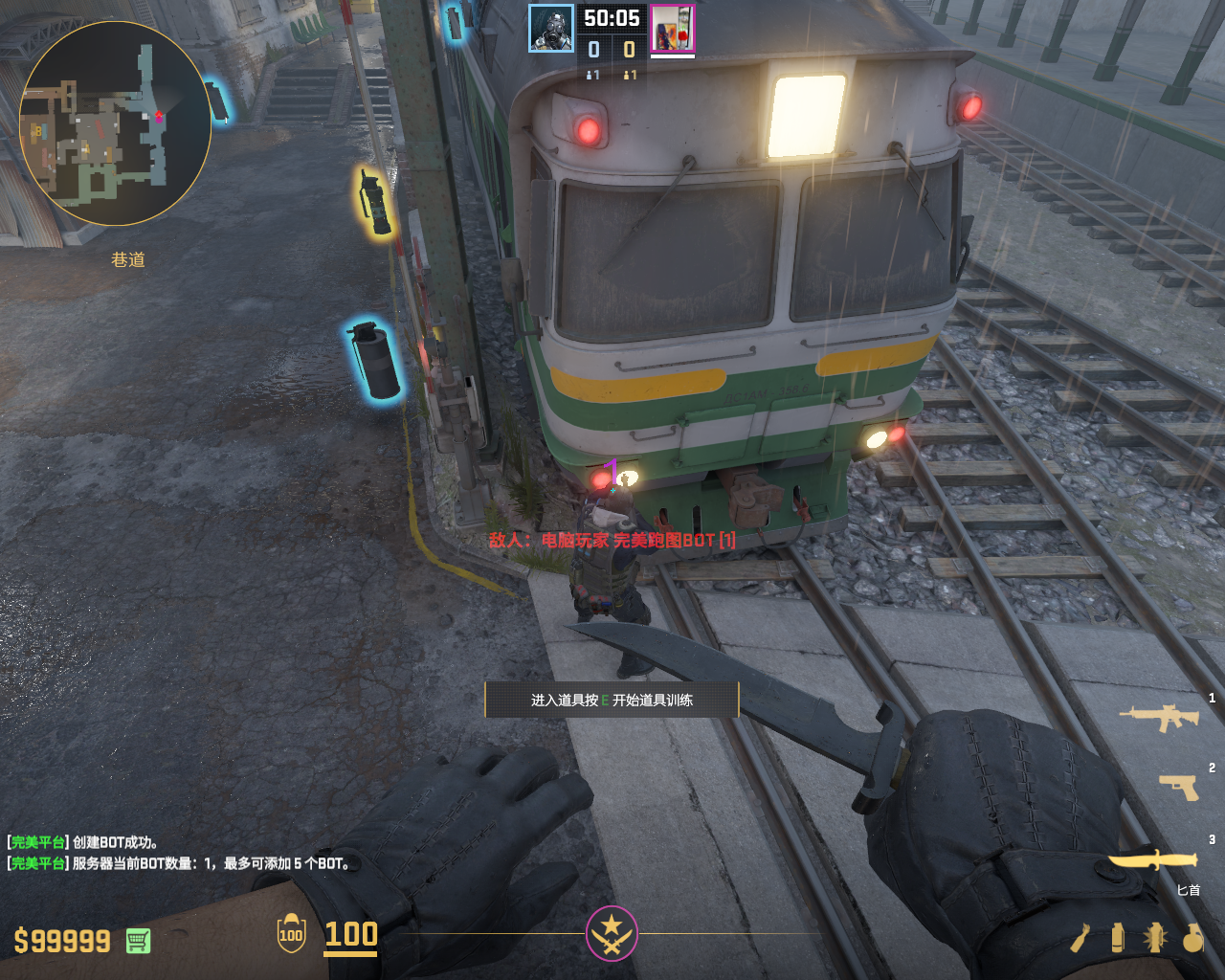The width and height of the screenshot is (1225, 980).
Task: Select the rifle in weapon slot 1
Action: click(1159, 717)
